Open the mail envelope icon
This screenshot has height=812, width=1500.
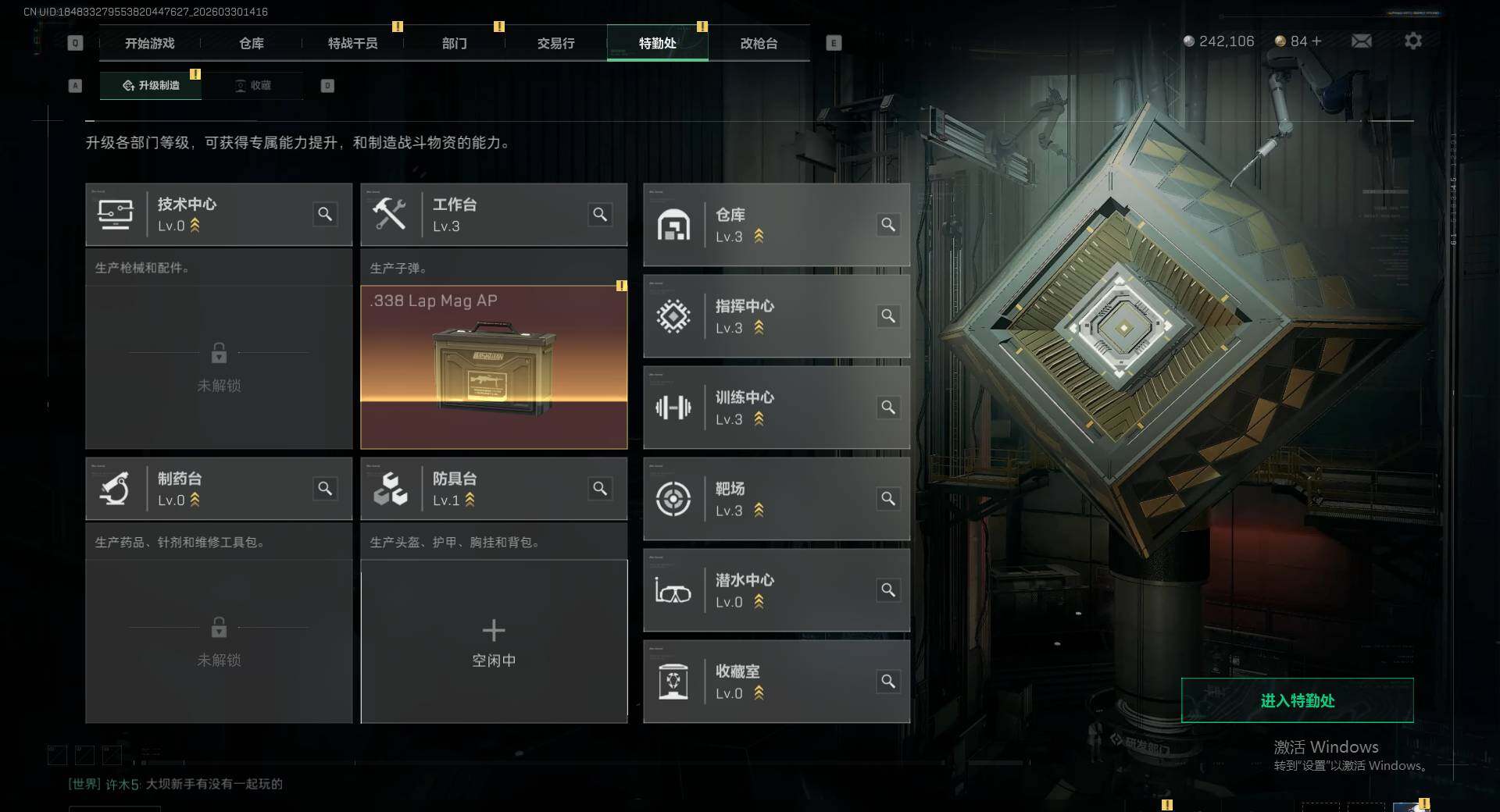(x=1361, y=41)
